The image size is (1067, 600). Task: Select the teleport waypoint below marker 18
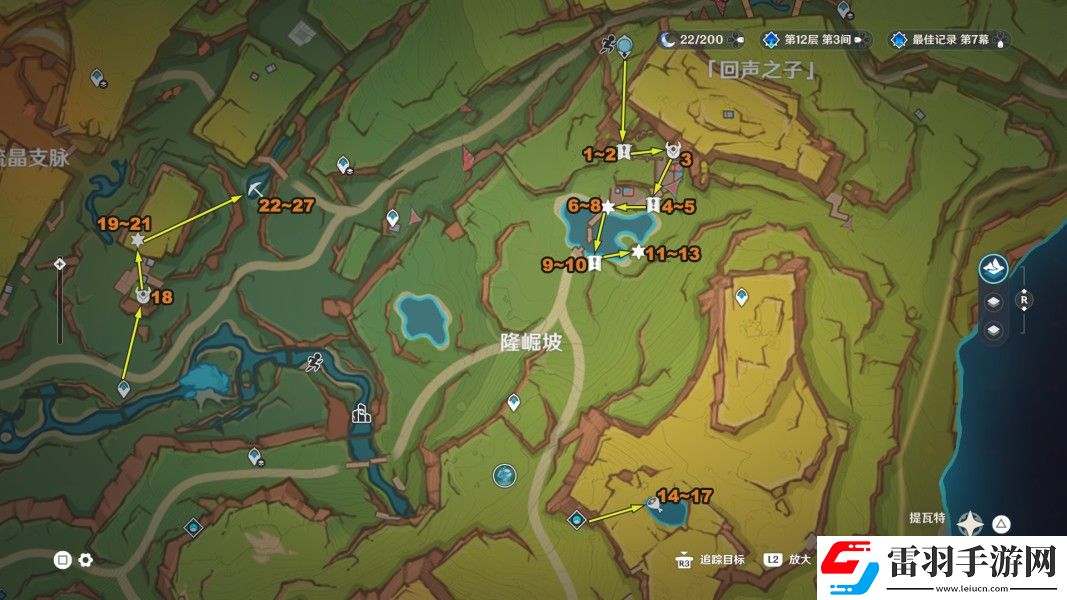[x=124, y=388]
